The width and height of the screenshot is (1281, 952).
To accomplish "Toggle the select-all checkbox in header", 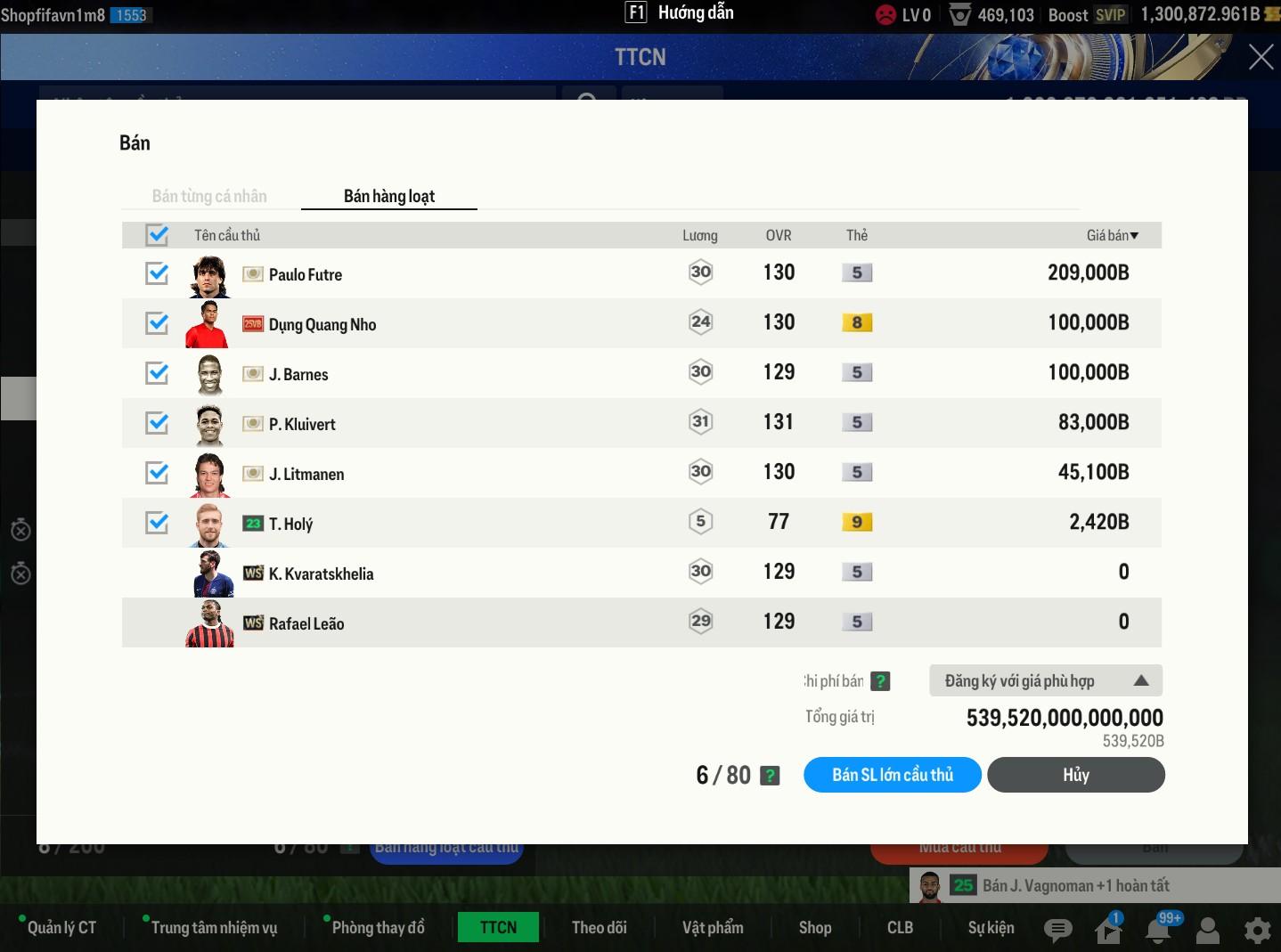I will pos(158,235).
